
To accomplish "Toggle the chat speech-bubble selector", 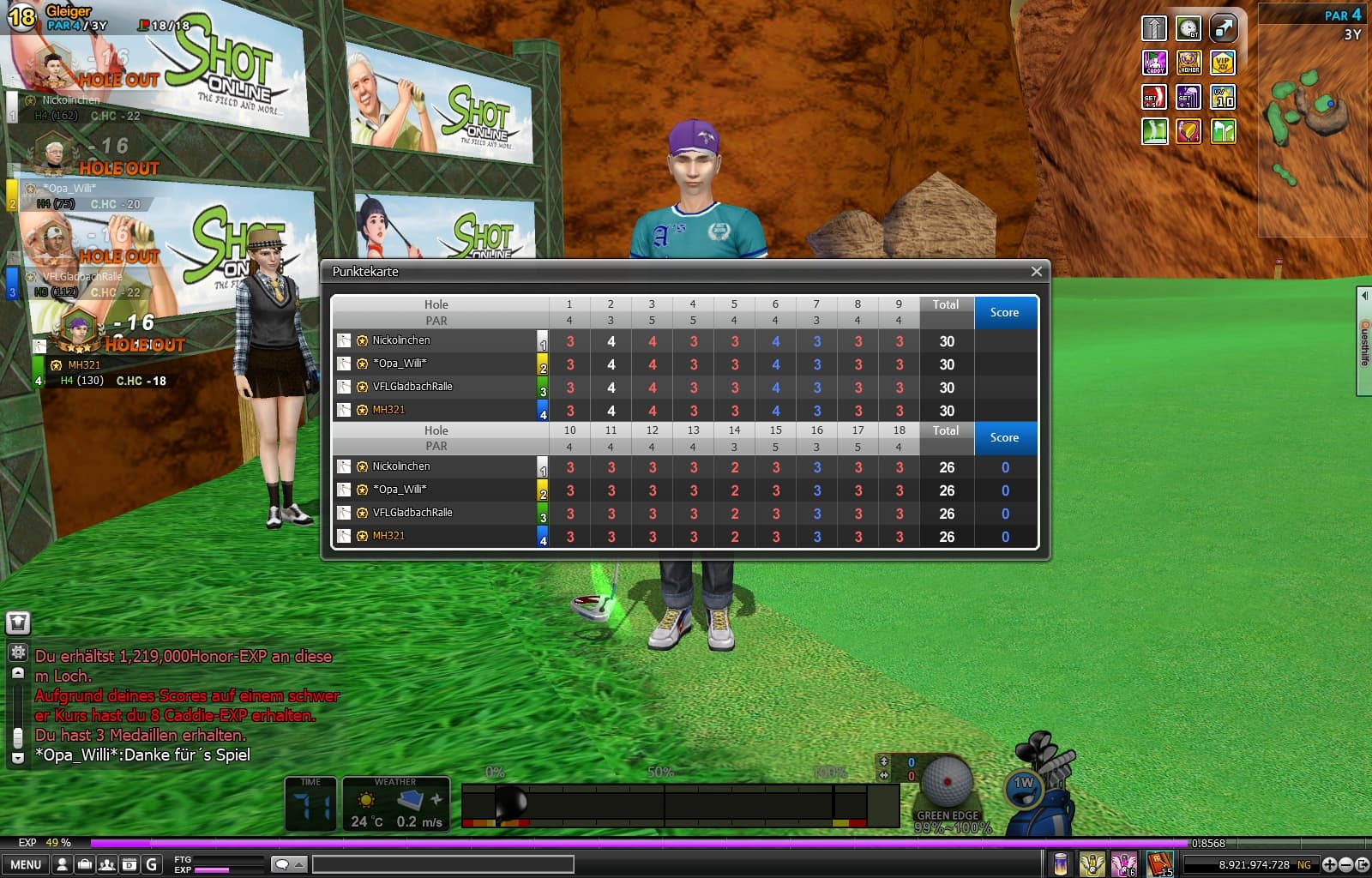I will tap(287, 864).
